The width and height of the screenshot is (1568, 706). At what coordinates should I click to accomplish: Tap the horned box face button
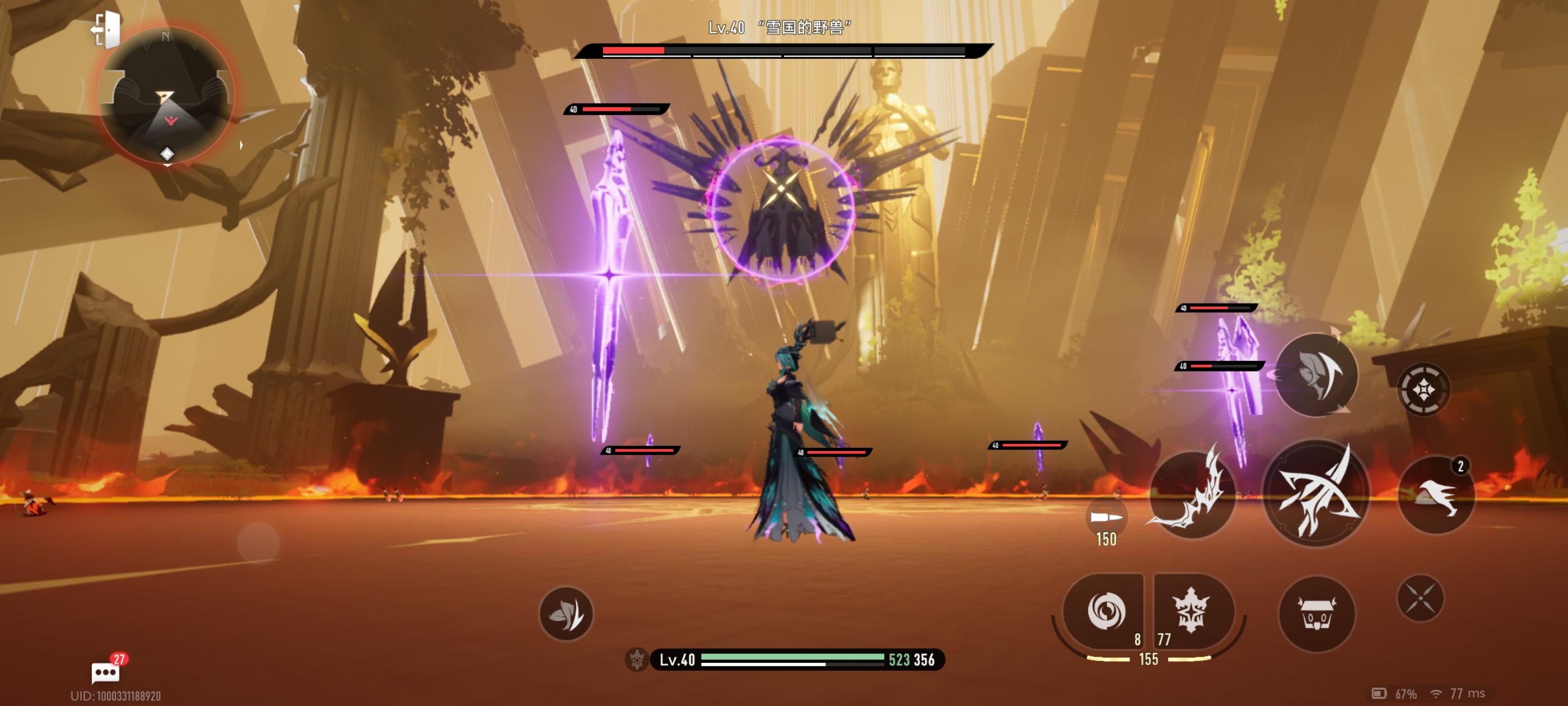(1317, 614)
